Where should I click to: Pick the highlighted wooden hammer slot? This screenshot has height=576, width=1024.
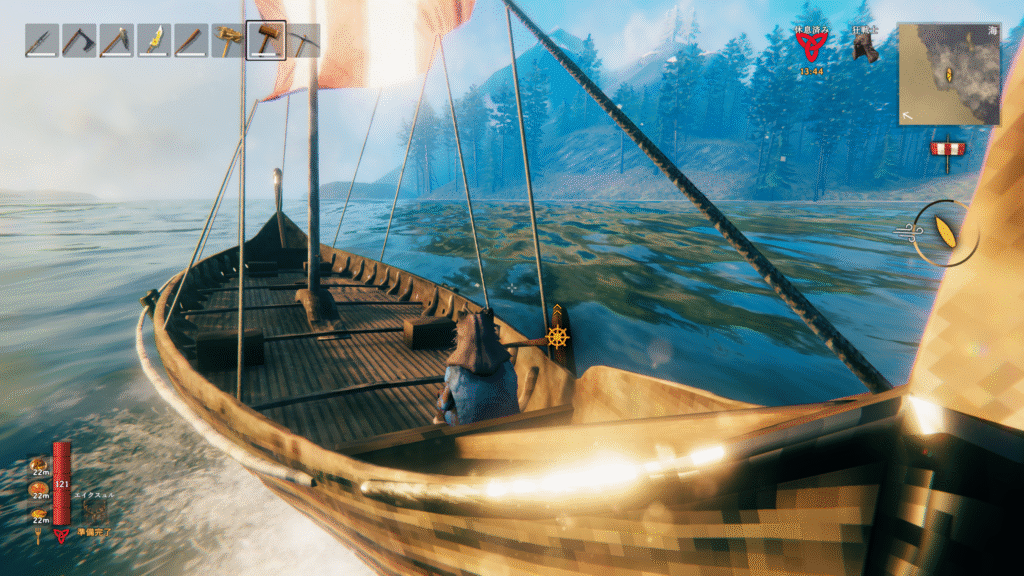pyautogui.click(x=266, y=40)
